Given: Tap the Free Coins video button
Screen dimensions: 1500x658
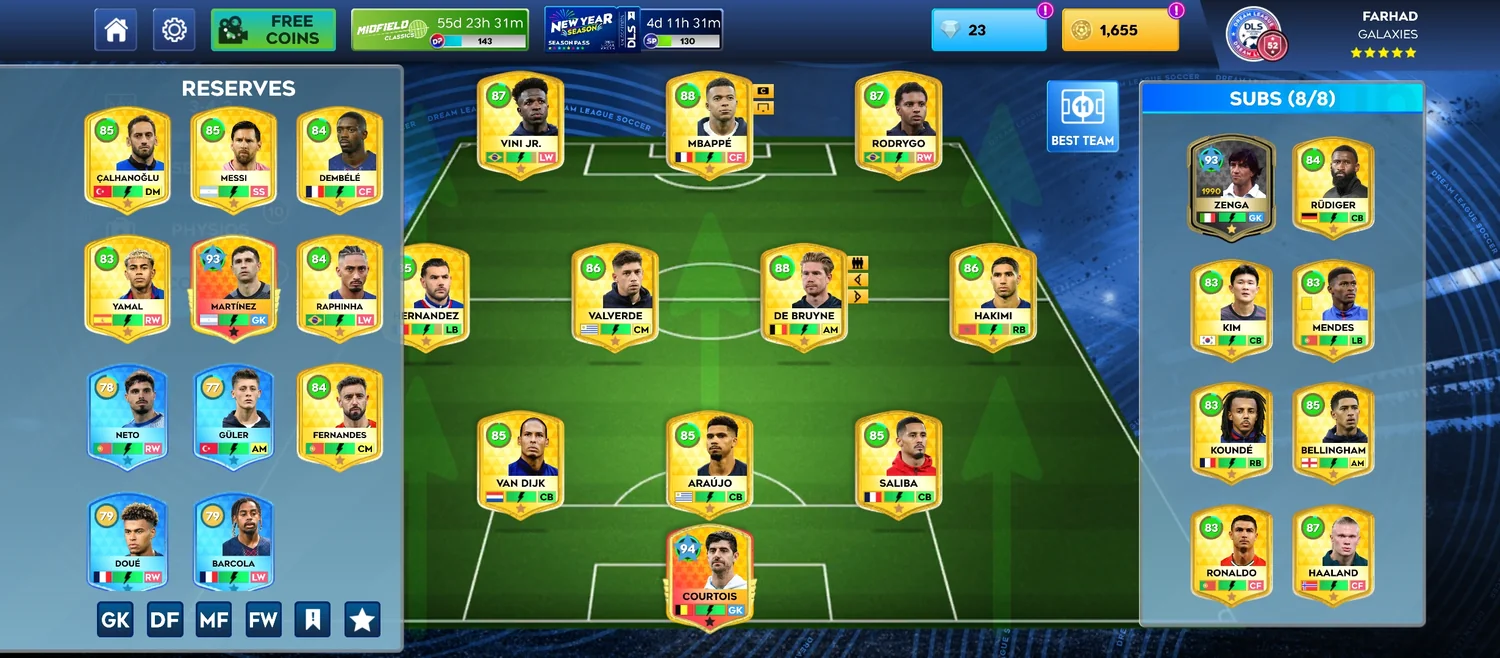Looking at the screenshot, I should [x=273, y=30].
